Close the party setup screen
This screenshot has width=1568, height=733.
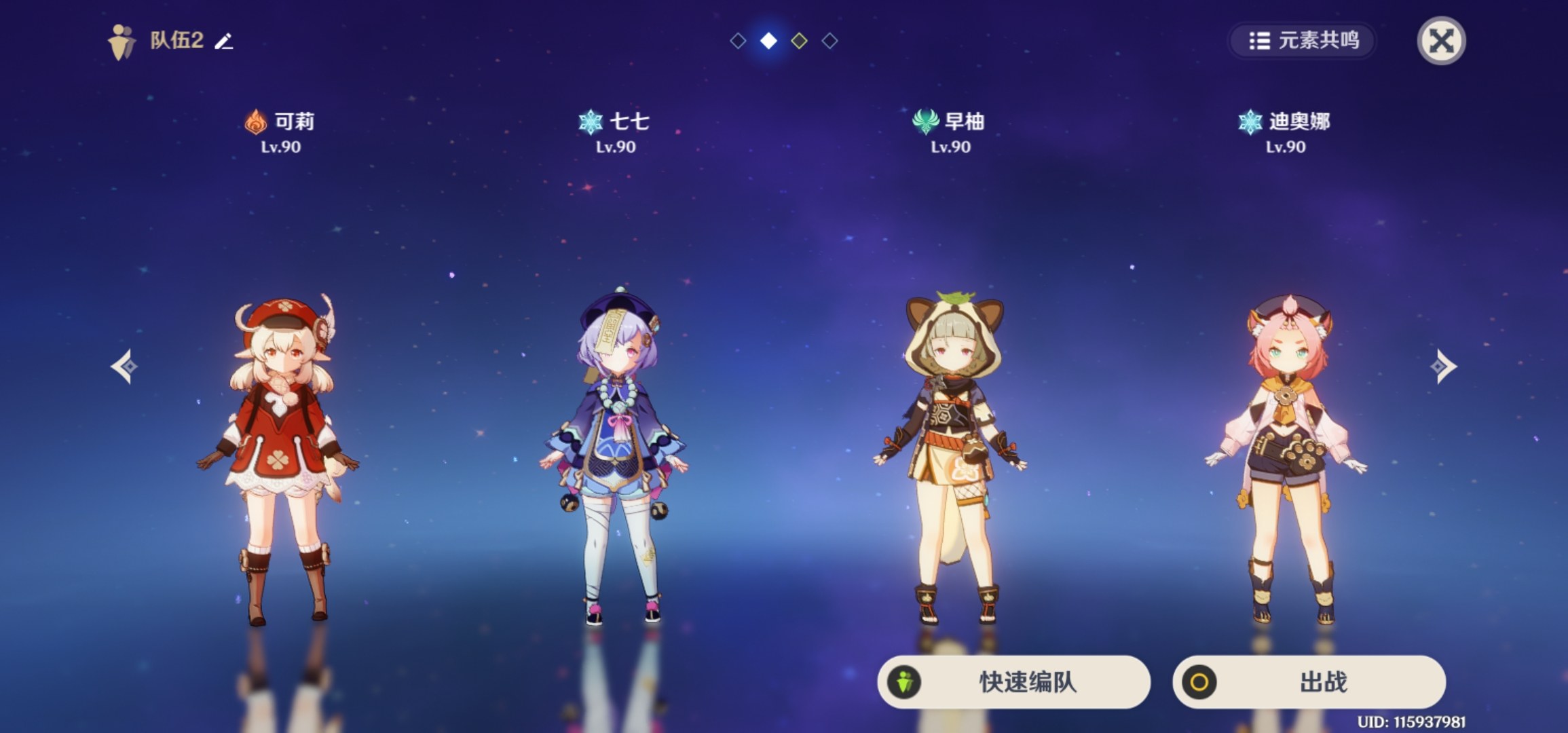(1440, 41)
